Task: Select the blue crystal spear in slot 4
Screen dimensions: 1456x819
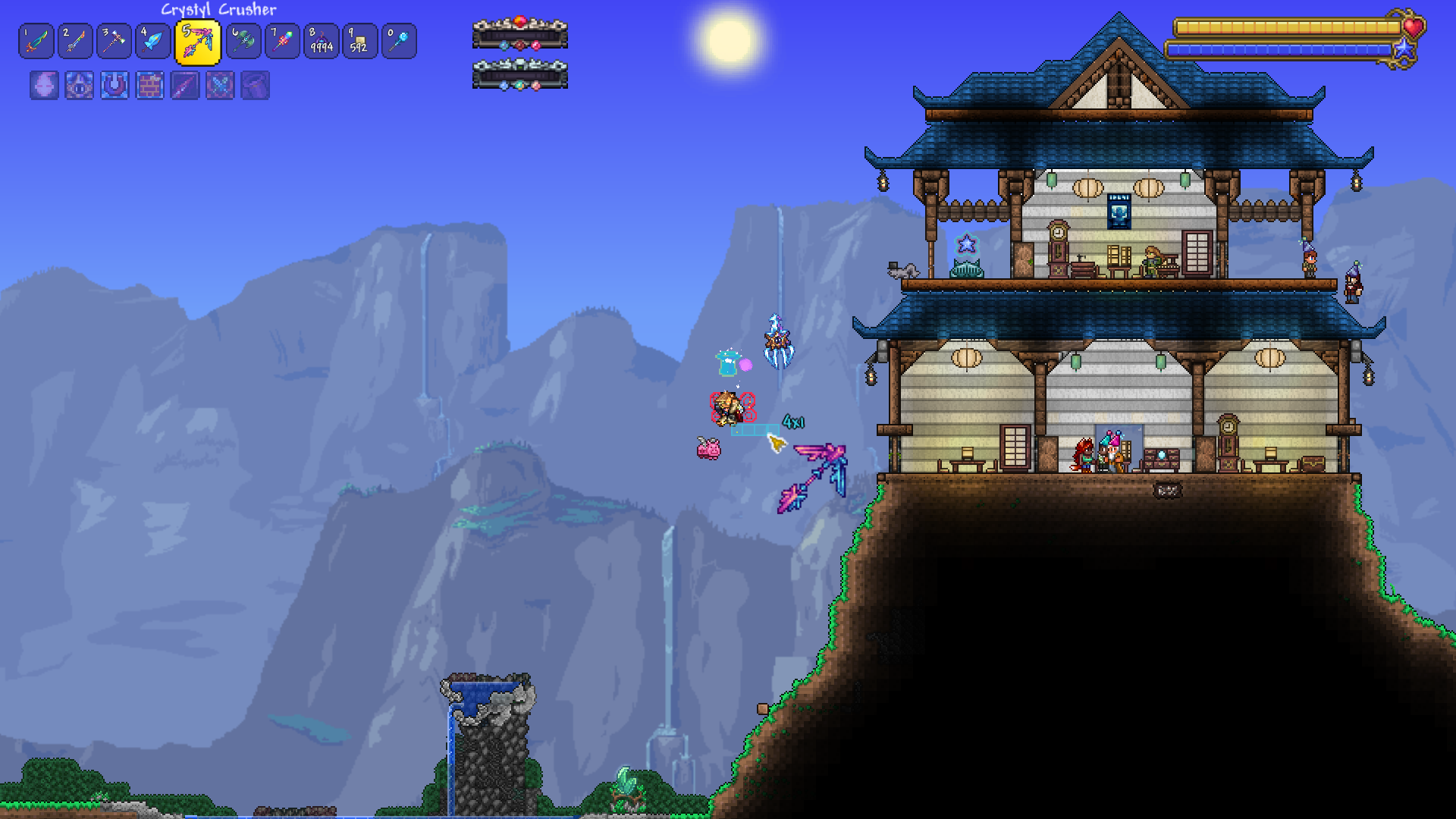Action: click(153, 41)
